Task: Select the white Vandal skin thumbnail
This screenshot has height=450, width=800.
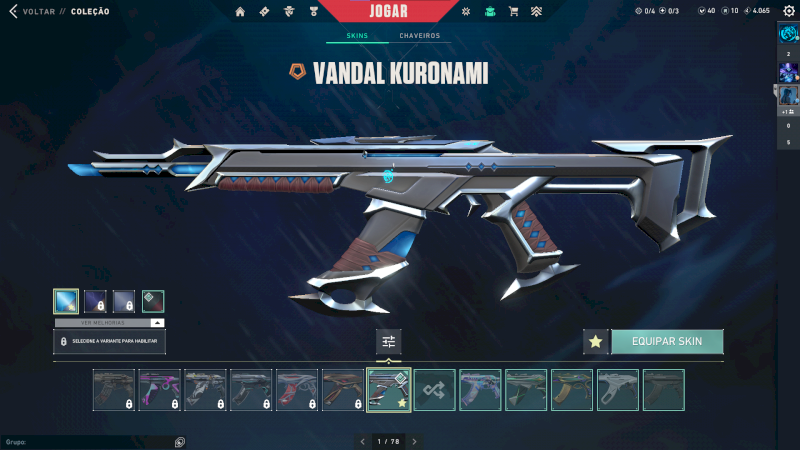Action: coord(618,390)
